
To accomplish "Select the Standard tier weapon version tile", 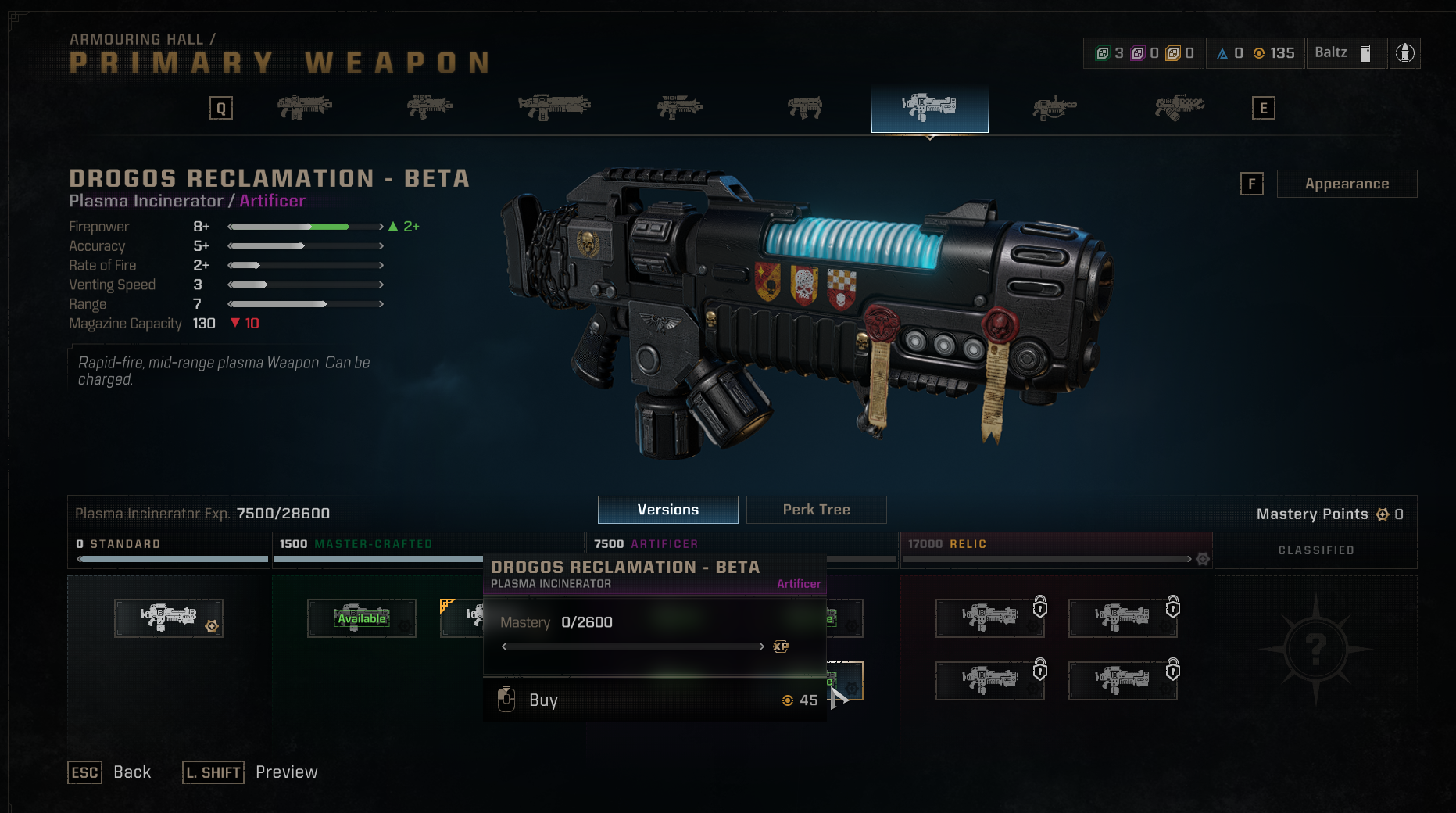I will tap(169, 618).
